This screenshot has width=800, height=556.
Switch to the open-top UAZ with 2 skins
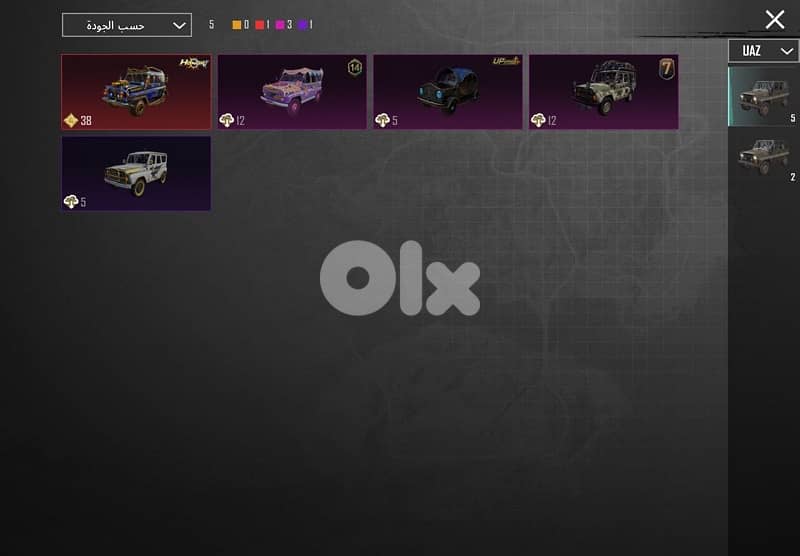pyautogui.click(x=763, y=157)
